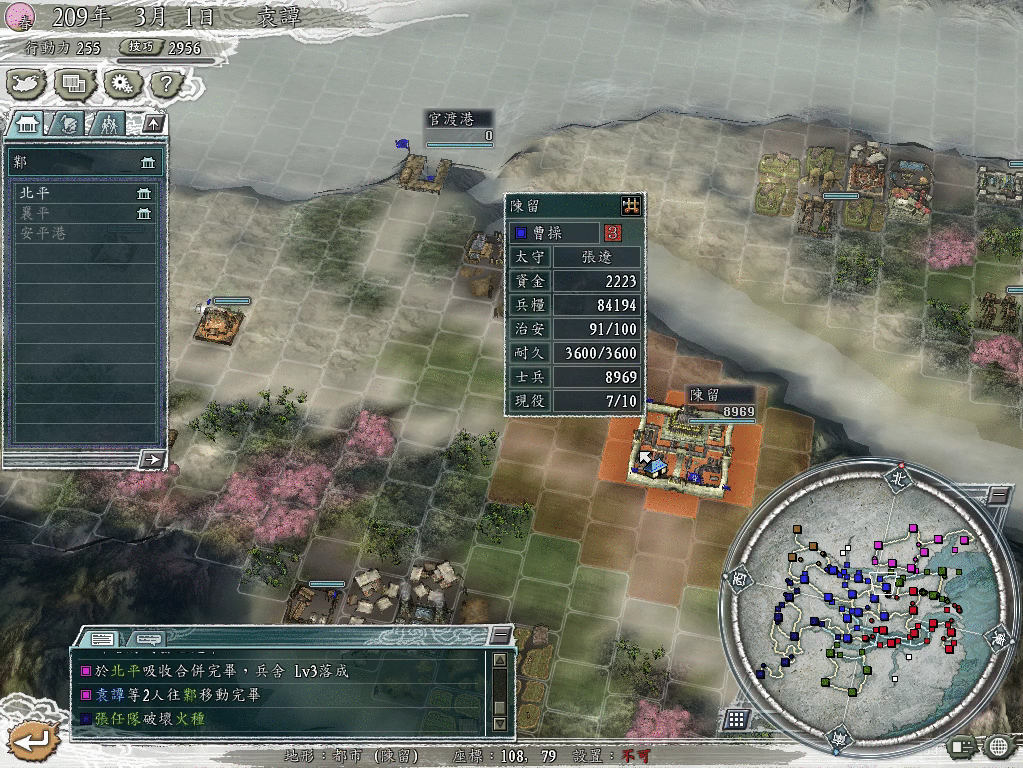Switch to the speech bubble log tab
Screen dimensions: 1023x768
click(x=148, y=638)
